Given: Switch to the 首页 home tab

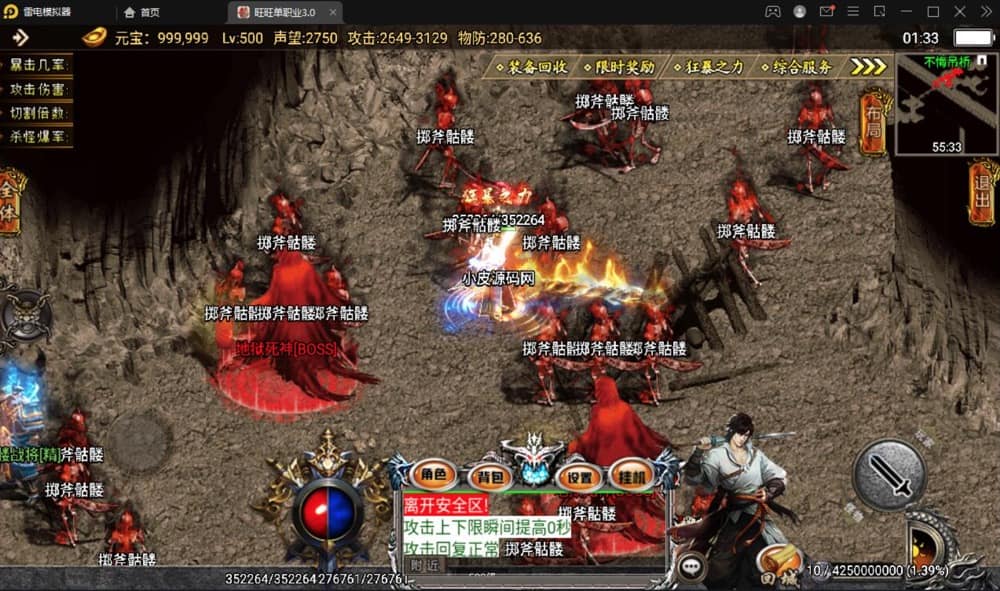Looking at the screenshot, I should (x=142, y=12).
